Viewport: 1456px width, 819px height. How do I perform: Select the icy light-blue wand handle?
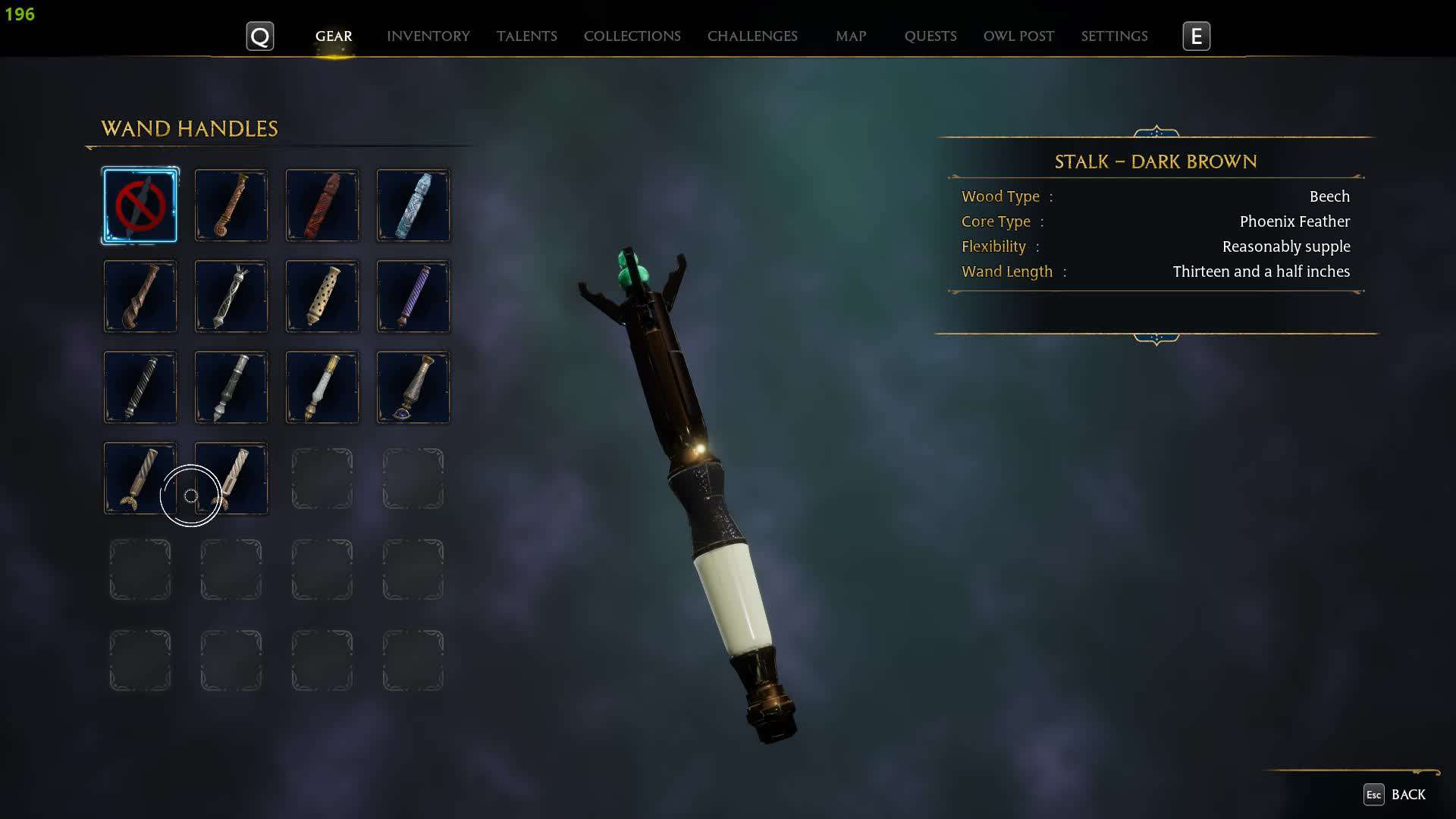(413, 206)
